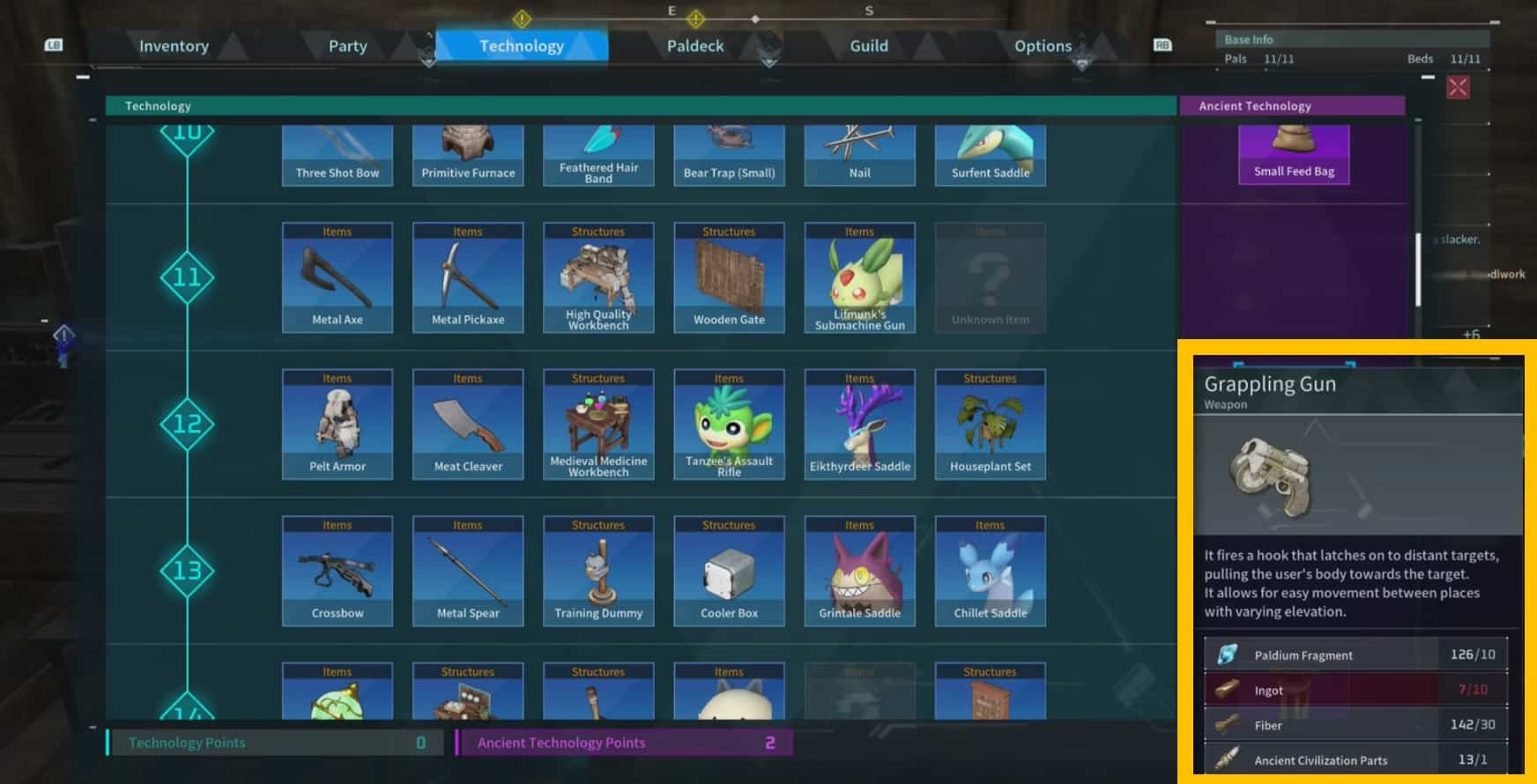This screenshot has width=1537, height=784.
Task: Open the Options tab
Action: coord(1043,46)
